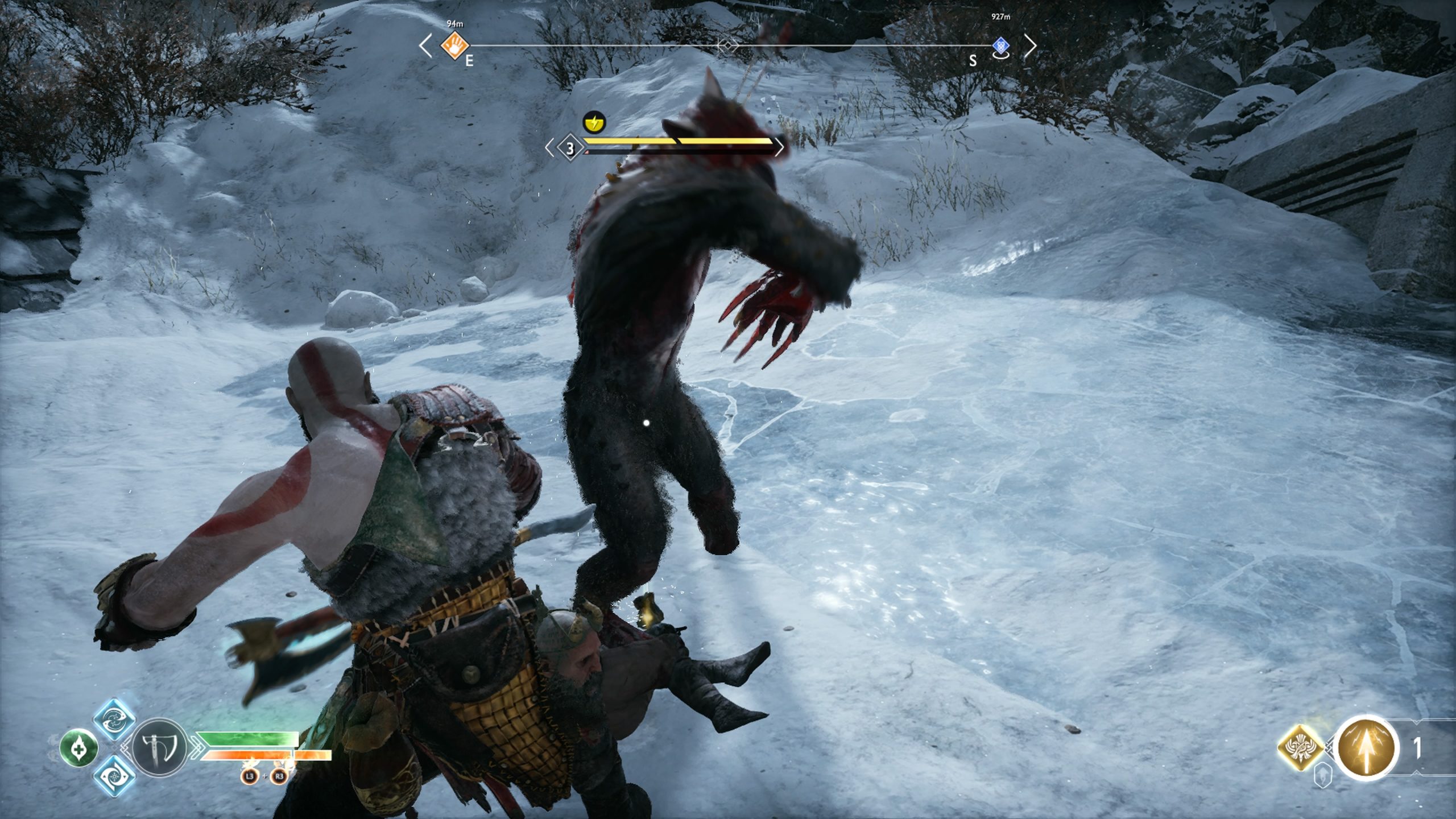Image resolution: width=1456 pixels, height=819 pixels.
Task: Activate the golden winged relic diamond
Action: pos(1301,747)
